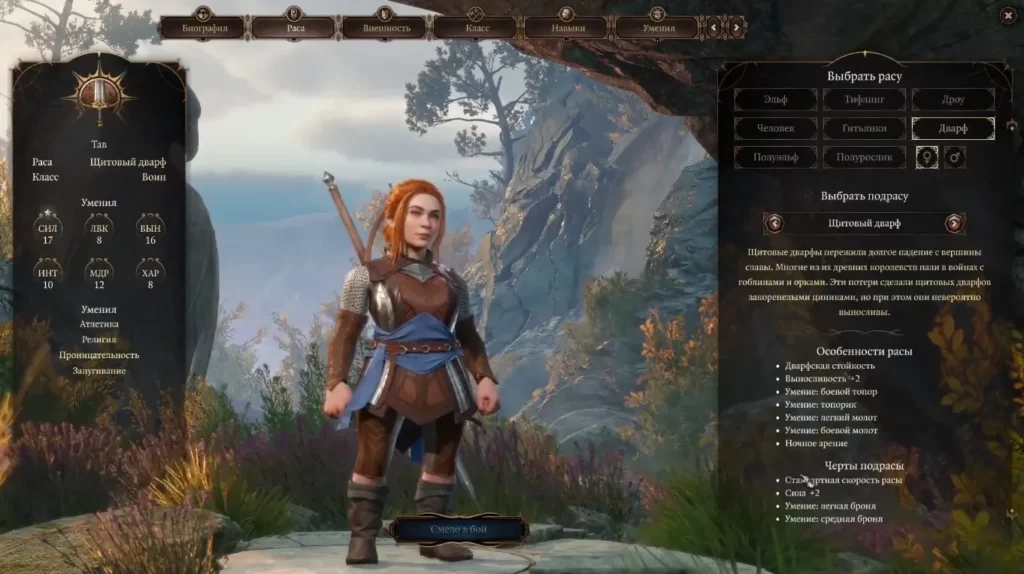Switch to the Раса tab
The width and height of the screenshot is (1024, 574).
[294, 27]
